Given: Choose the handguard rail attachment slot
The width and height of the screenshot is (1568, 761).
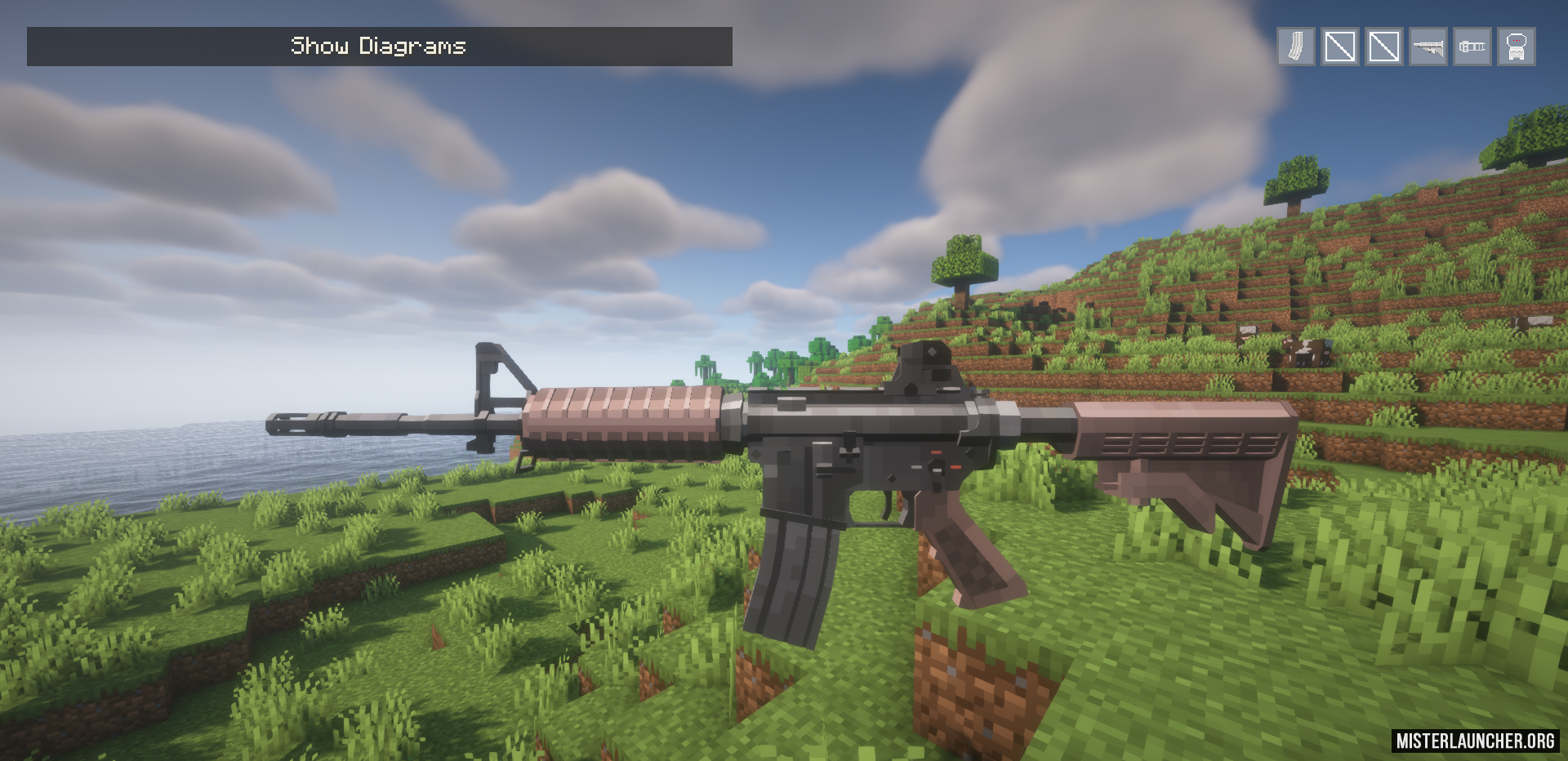Looking at the screenshot, I should click(1472, 47).
